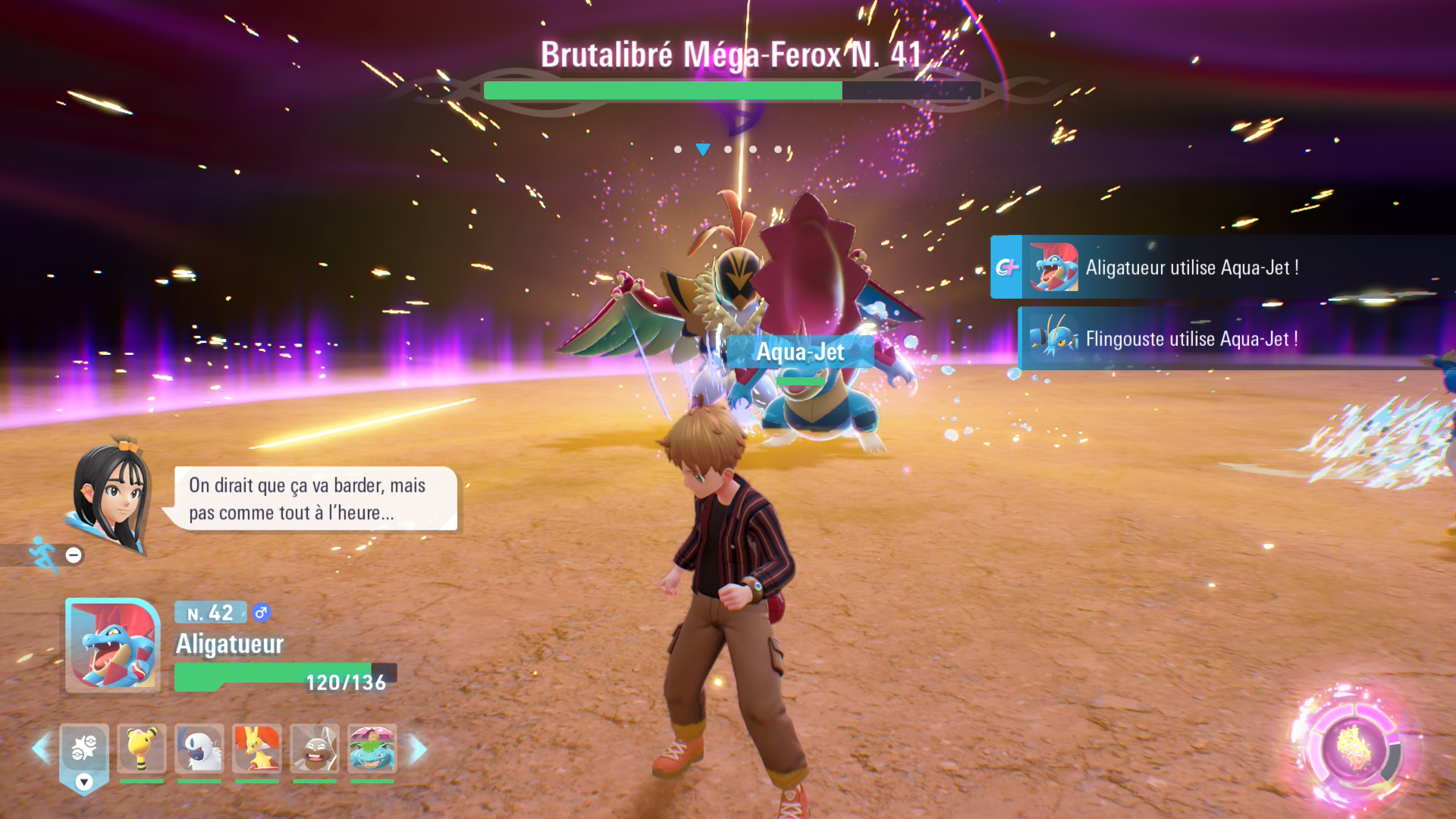
Task: Select Pharamp in the party bar
Action: point(142,749)
